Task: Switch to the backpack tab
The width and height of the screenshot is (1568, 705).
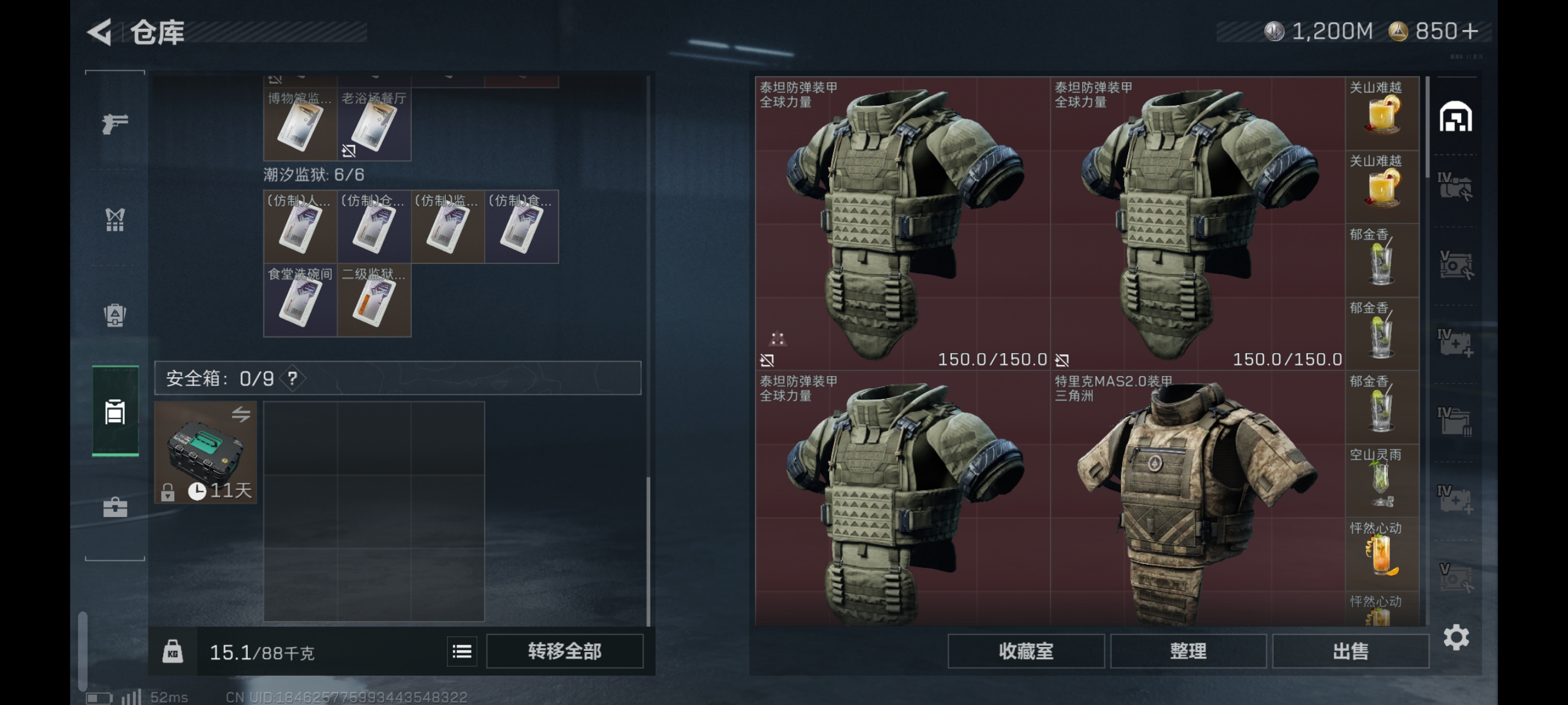Action: point(115,315)
